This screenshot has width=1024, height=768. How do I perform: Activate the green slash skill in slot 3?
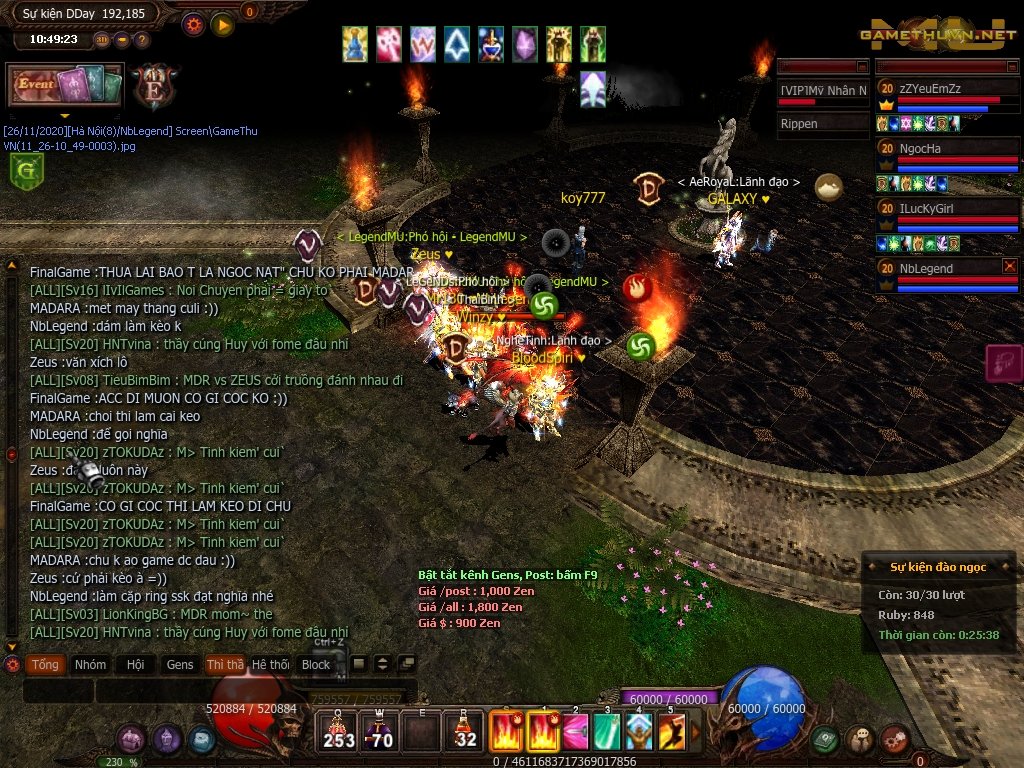pos(607,732)
